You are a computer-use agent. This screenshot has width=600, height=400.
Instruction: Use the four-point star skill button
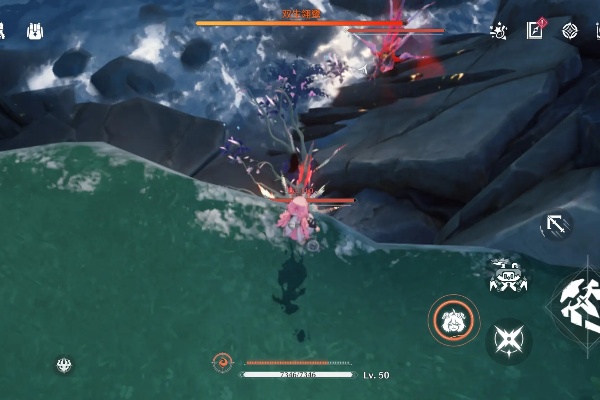coord(509,341)
